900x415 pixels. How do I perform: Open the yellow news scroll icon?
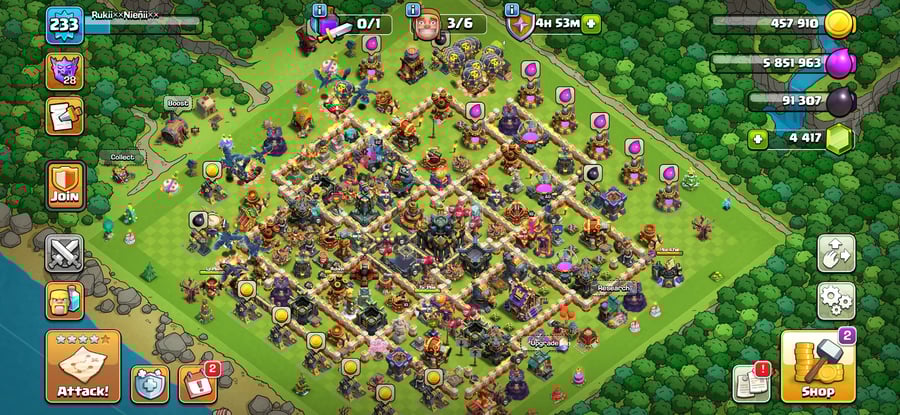coord(65,116)
